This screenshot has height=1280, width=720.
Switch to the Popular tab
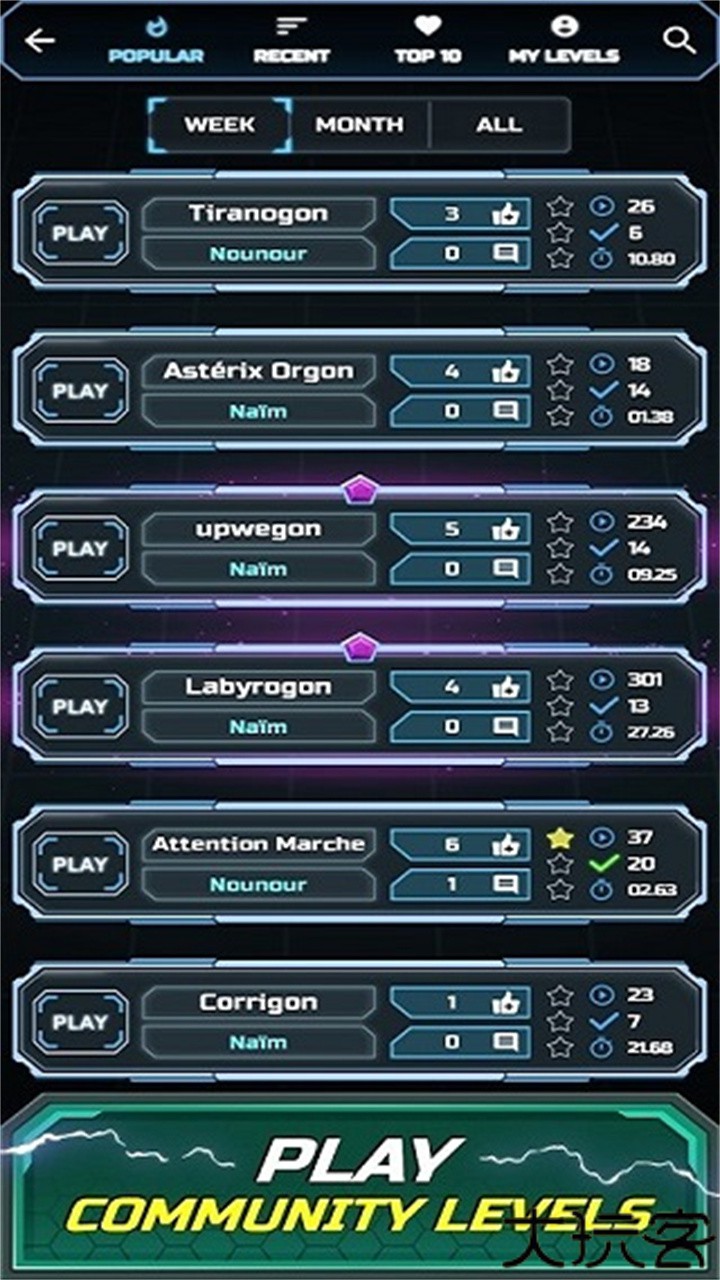tap(155, 41)
